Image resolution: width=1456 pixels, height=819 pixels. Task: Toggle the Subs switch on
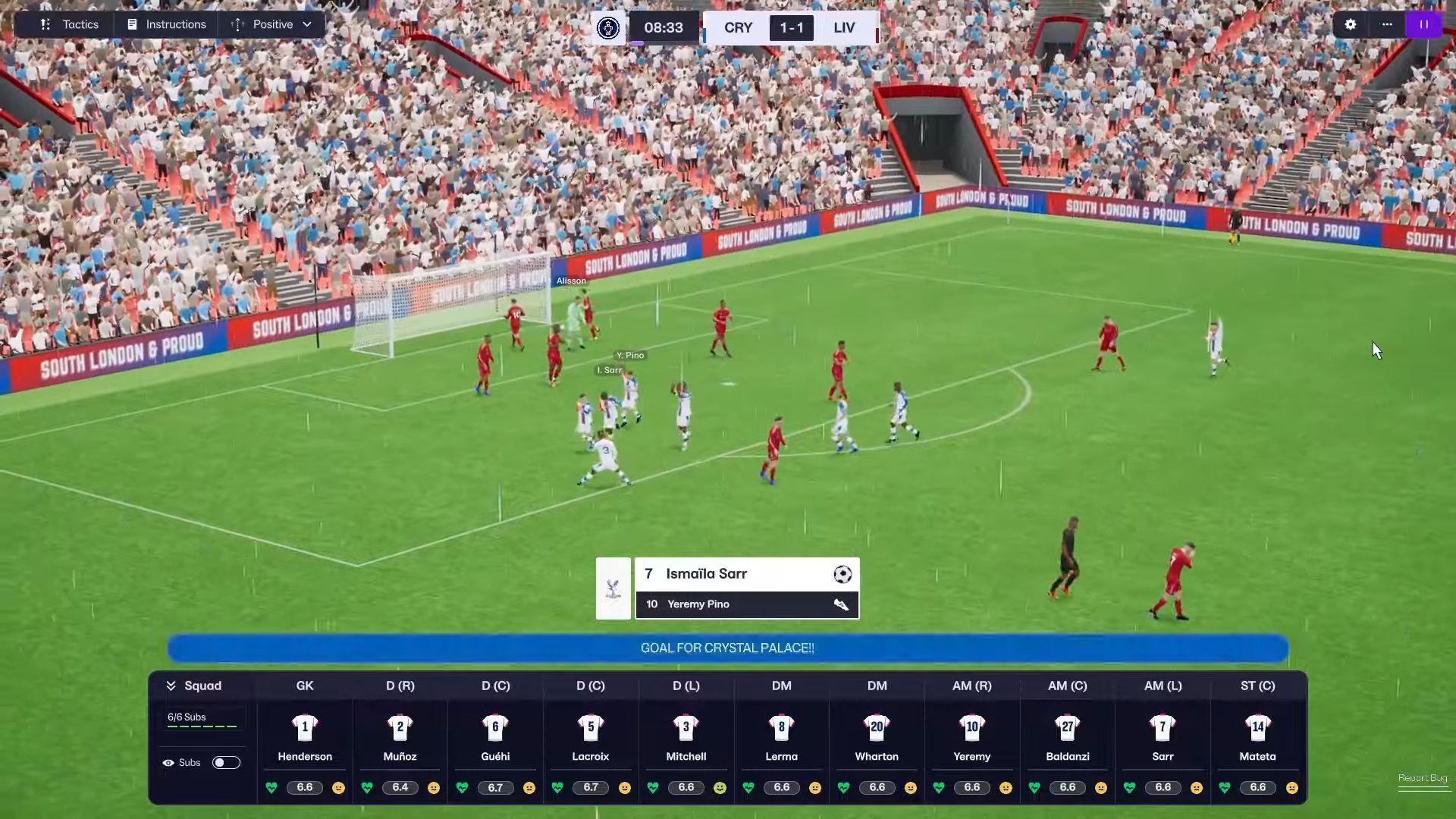[x=225, y=763]
